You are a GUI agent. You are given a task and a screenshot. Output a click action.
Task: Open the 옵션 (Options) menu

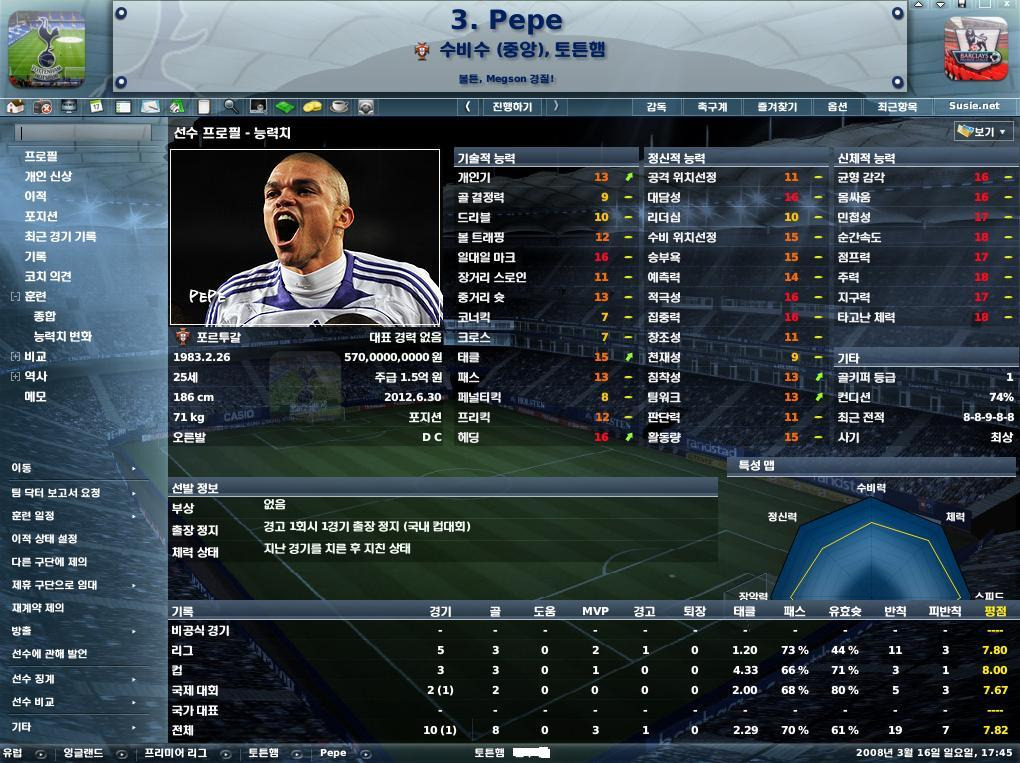click(x=837, y=106)
